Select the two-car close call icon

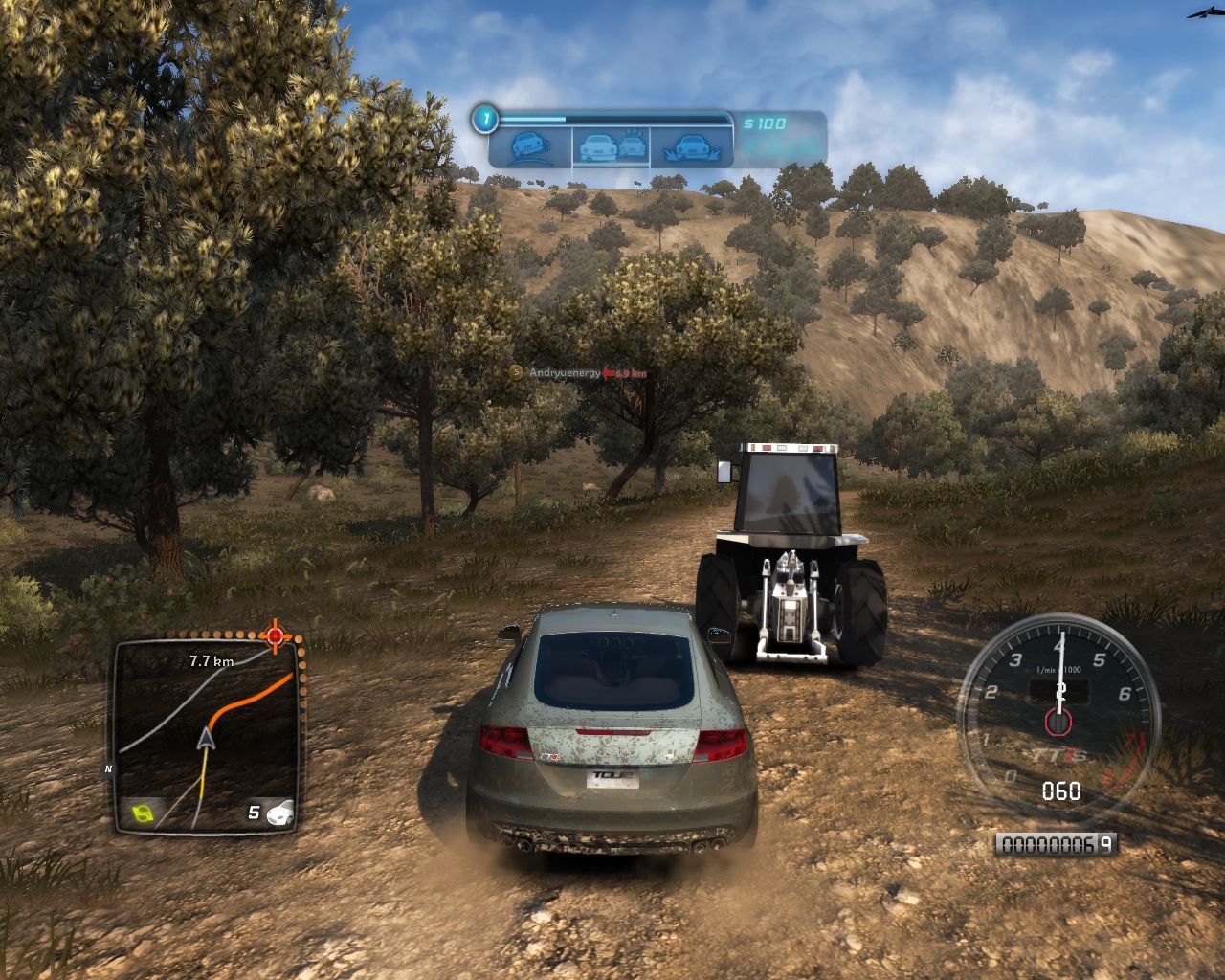(612, 146)
